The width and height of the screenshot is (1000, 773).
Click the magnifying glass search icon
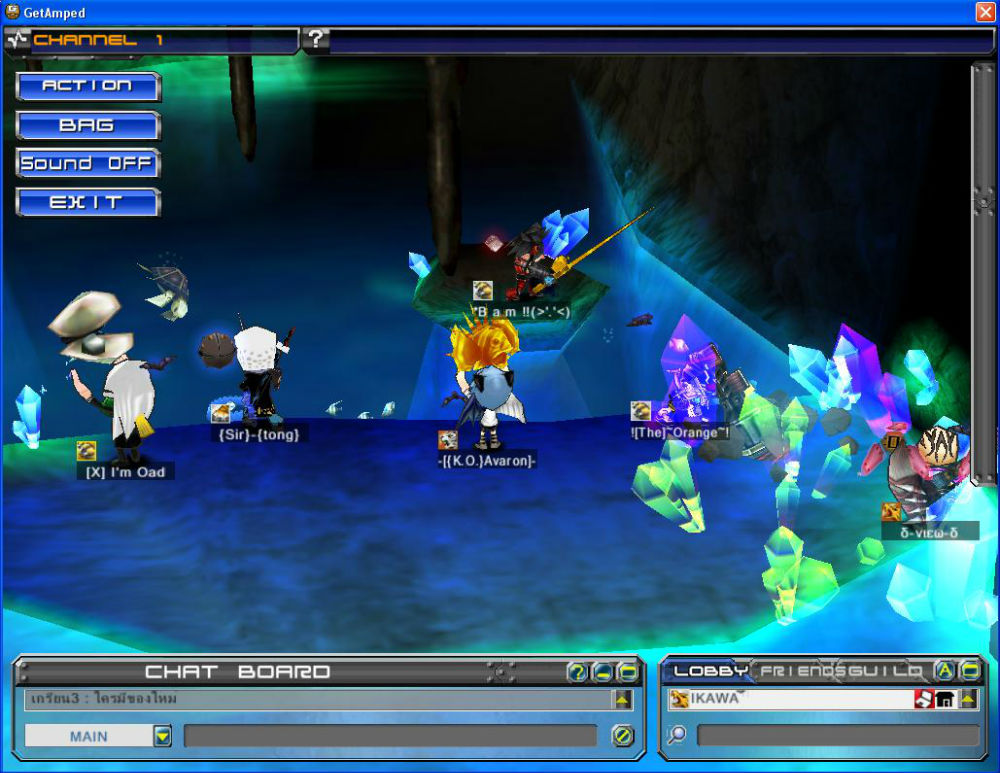tap(677, 736)
